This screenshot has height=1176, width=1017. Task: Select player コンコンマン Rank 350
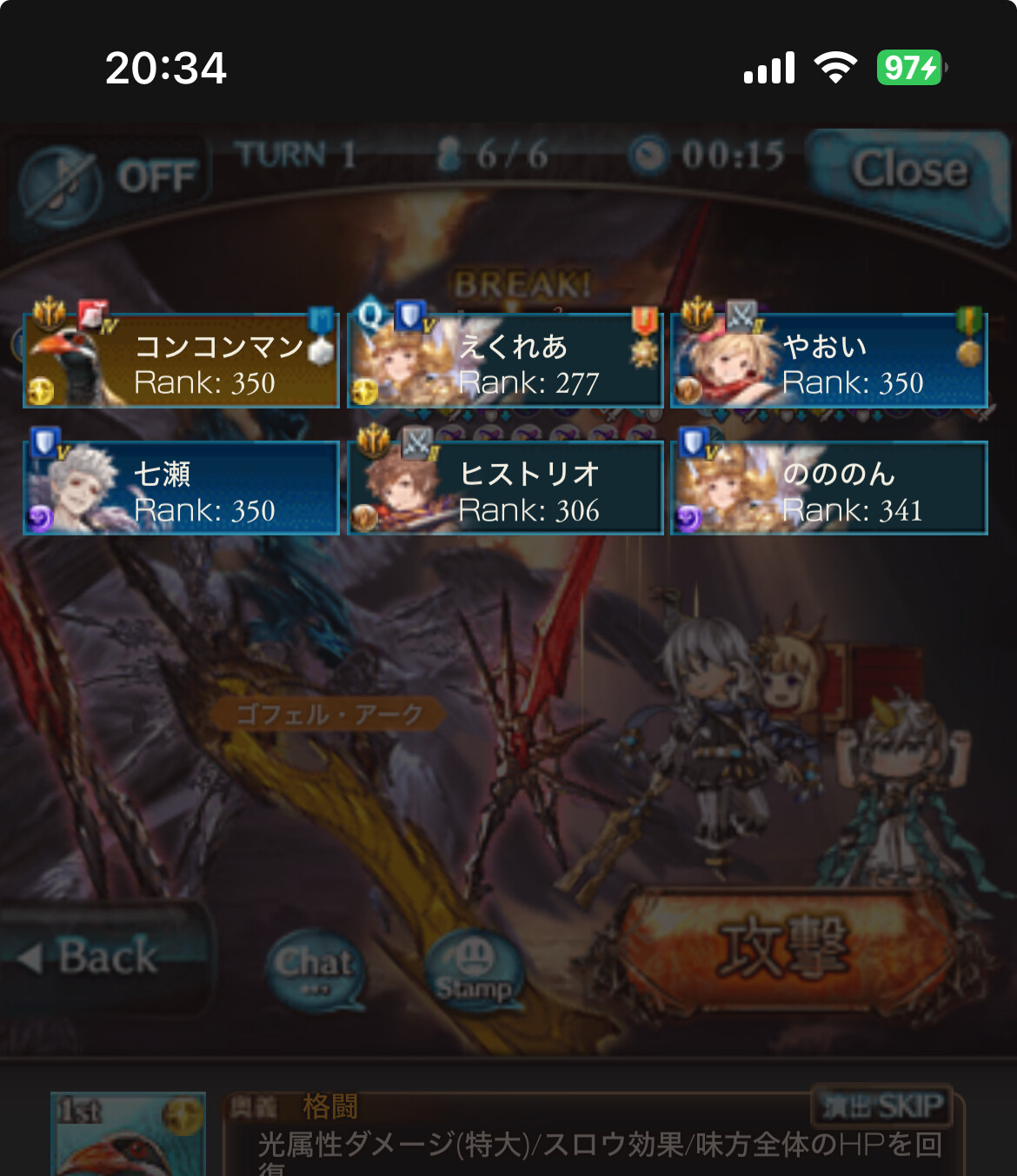(x=181, y=362)
